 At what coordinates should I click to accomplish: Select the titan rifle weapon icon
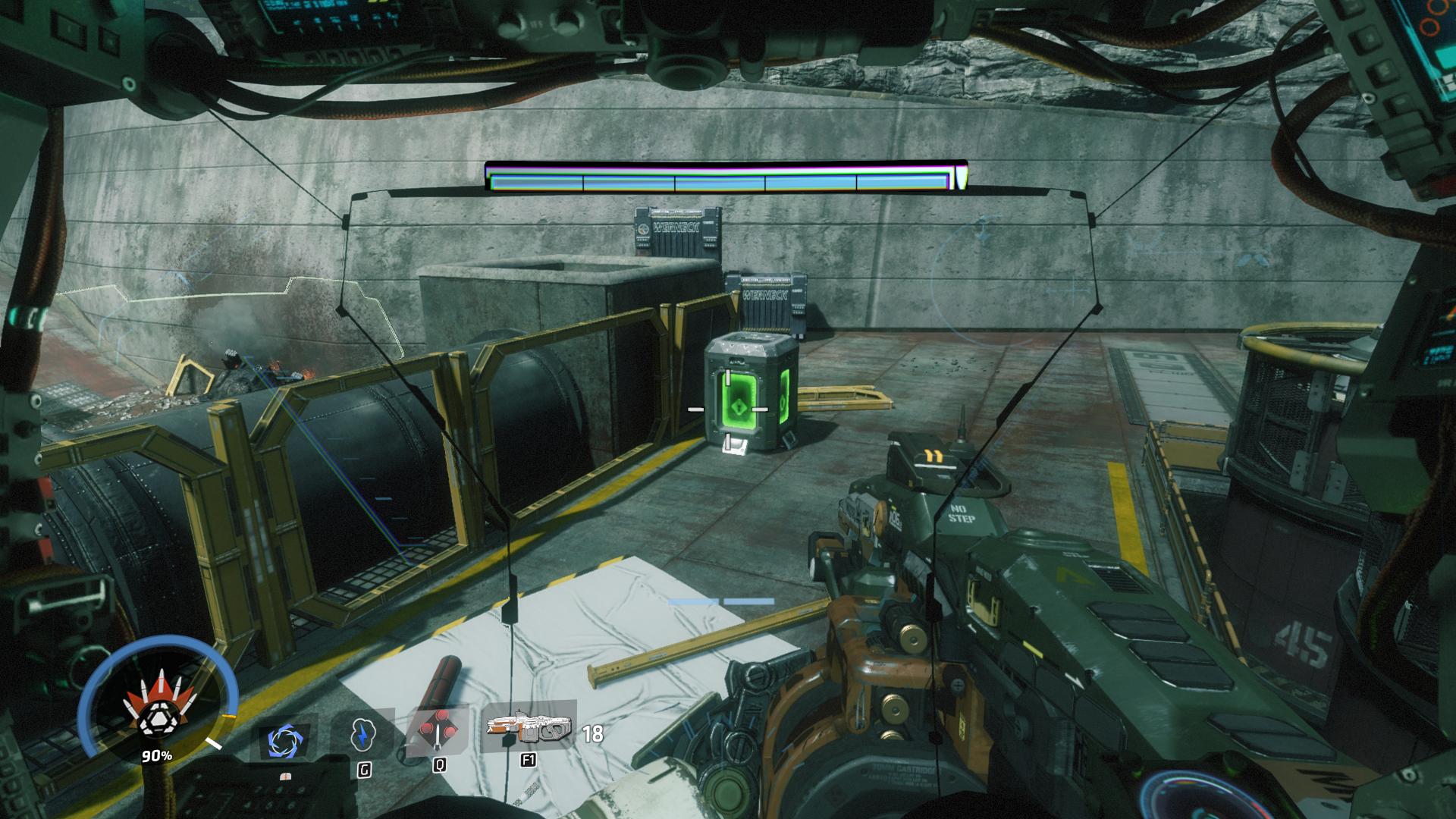(529, 728)
